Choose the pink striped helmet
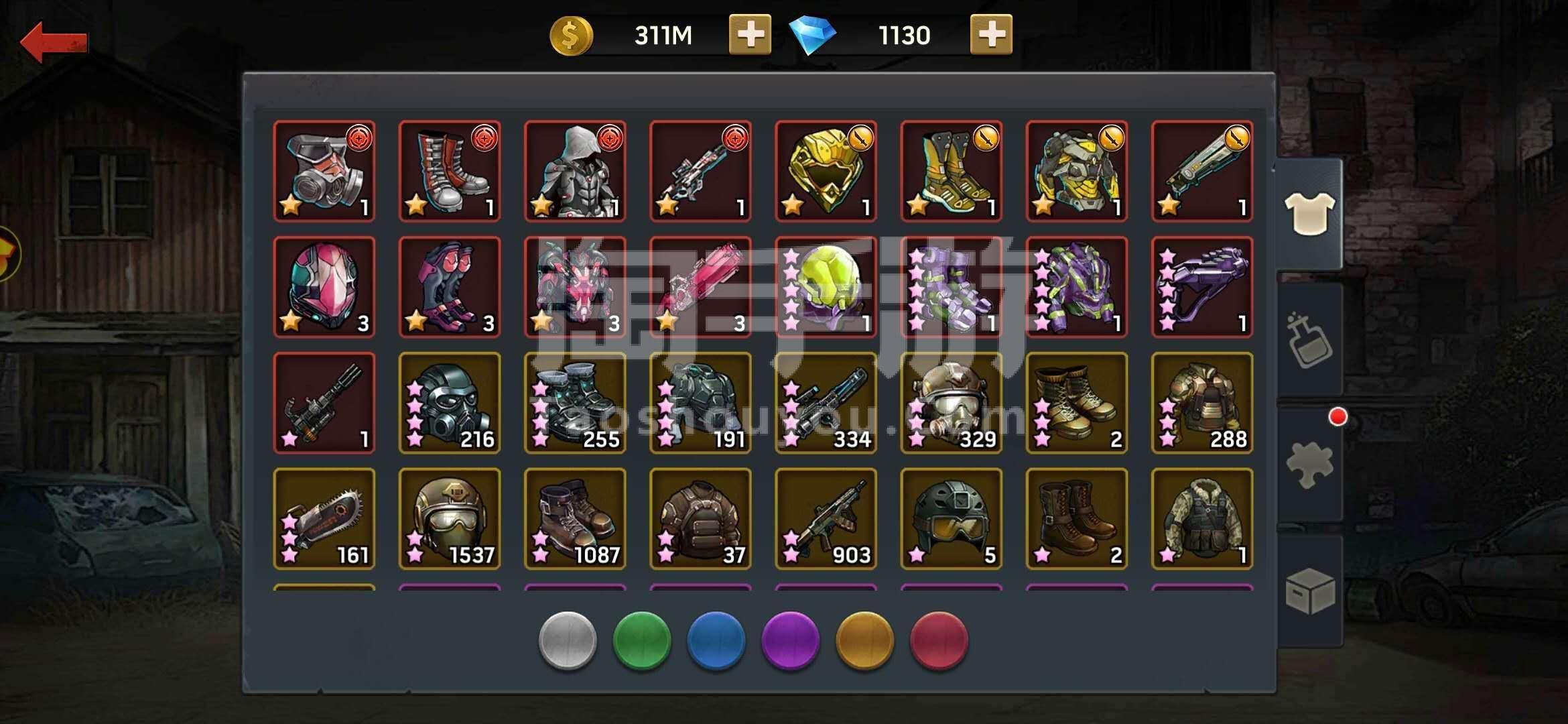Image resolution: width=1568 pixels, height=724 pixels. tap(324, 287)
